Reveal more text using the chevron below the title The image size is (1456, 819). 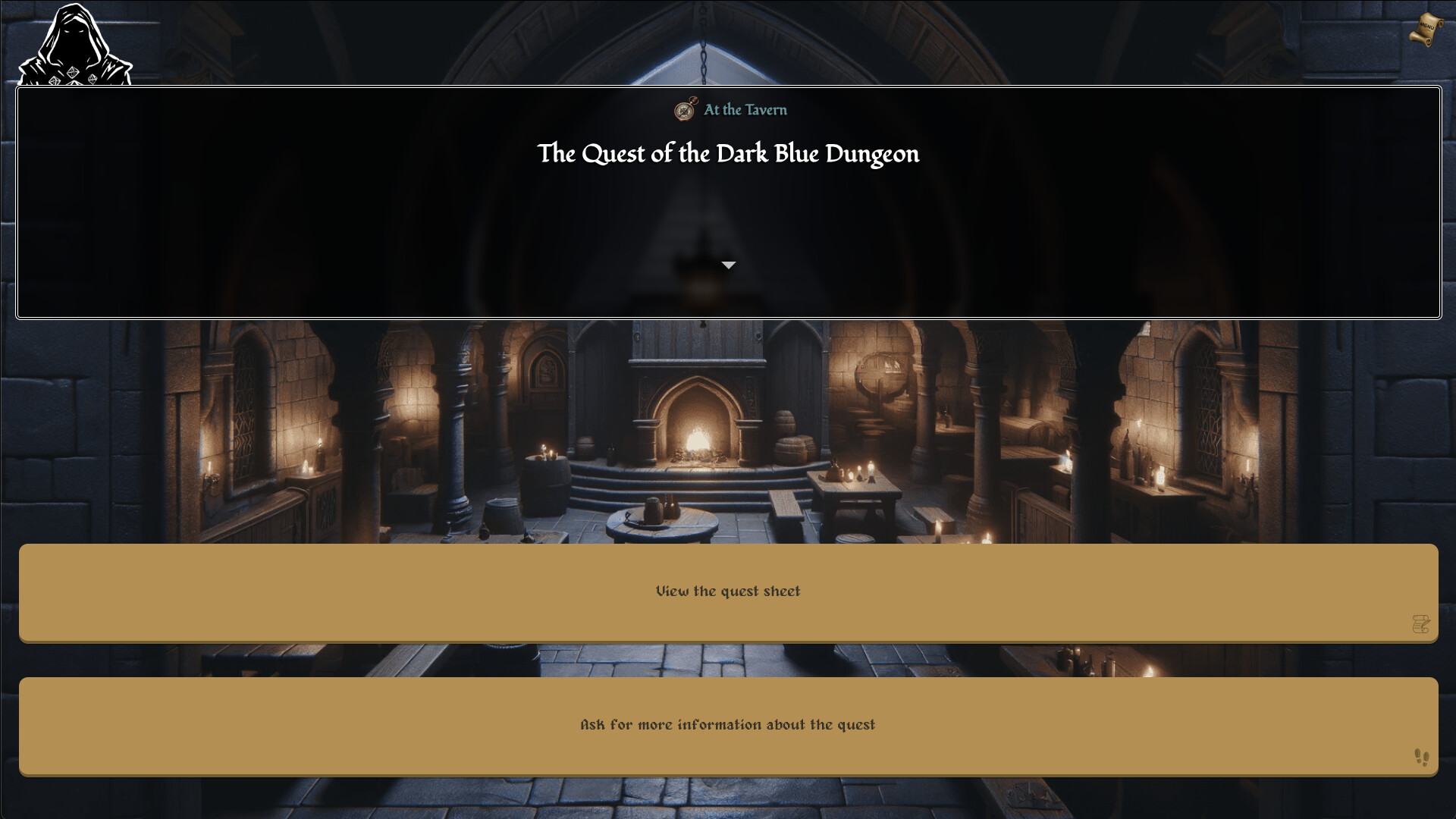(x=729, y=265)
